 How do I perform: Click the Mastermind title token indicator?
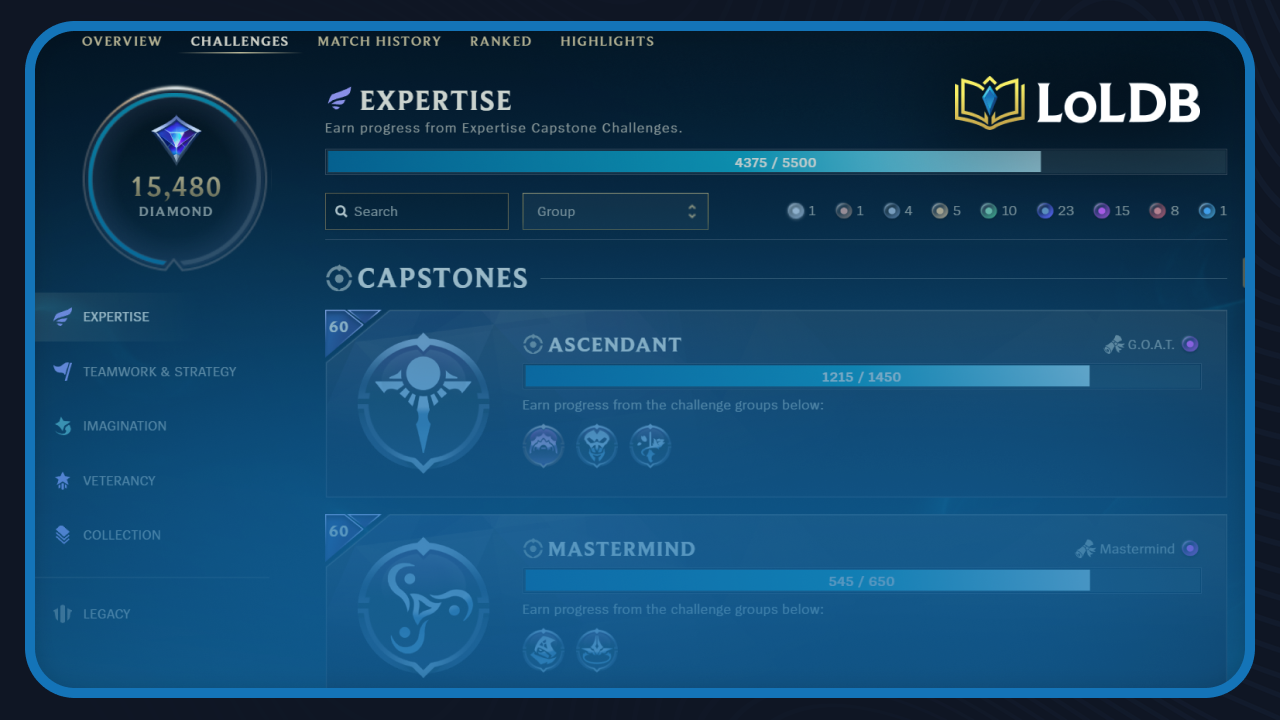[x=1189, y=548]
